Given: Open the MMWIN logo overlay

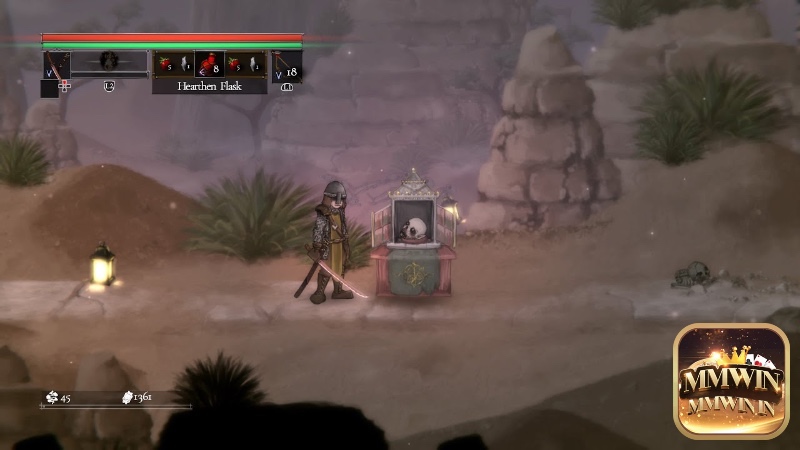Looking at the screenshot, I should coord(731,380).
